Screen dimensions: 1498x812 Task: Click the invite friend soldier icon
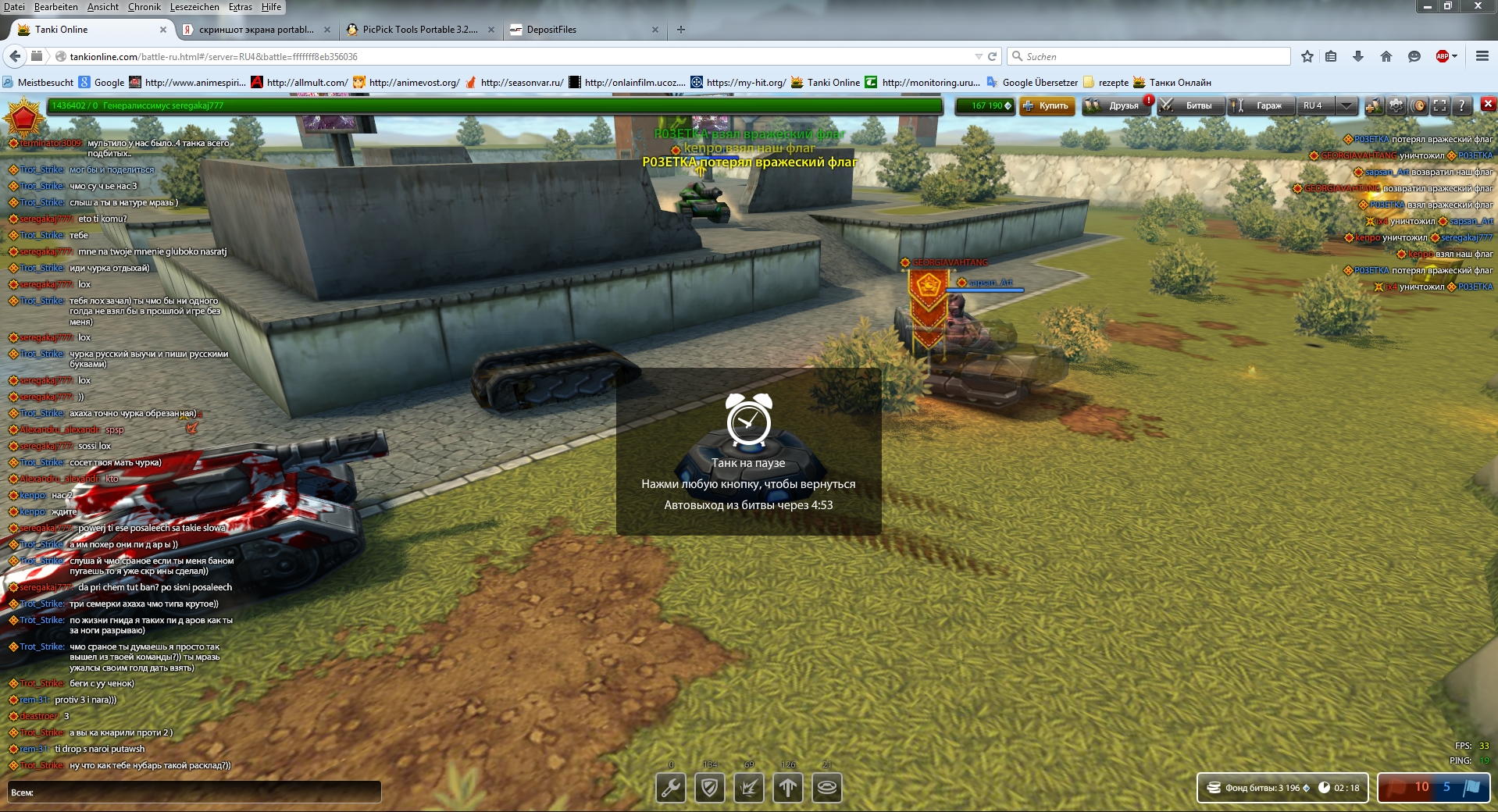[1374, 106]
